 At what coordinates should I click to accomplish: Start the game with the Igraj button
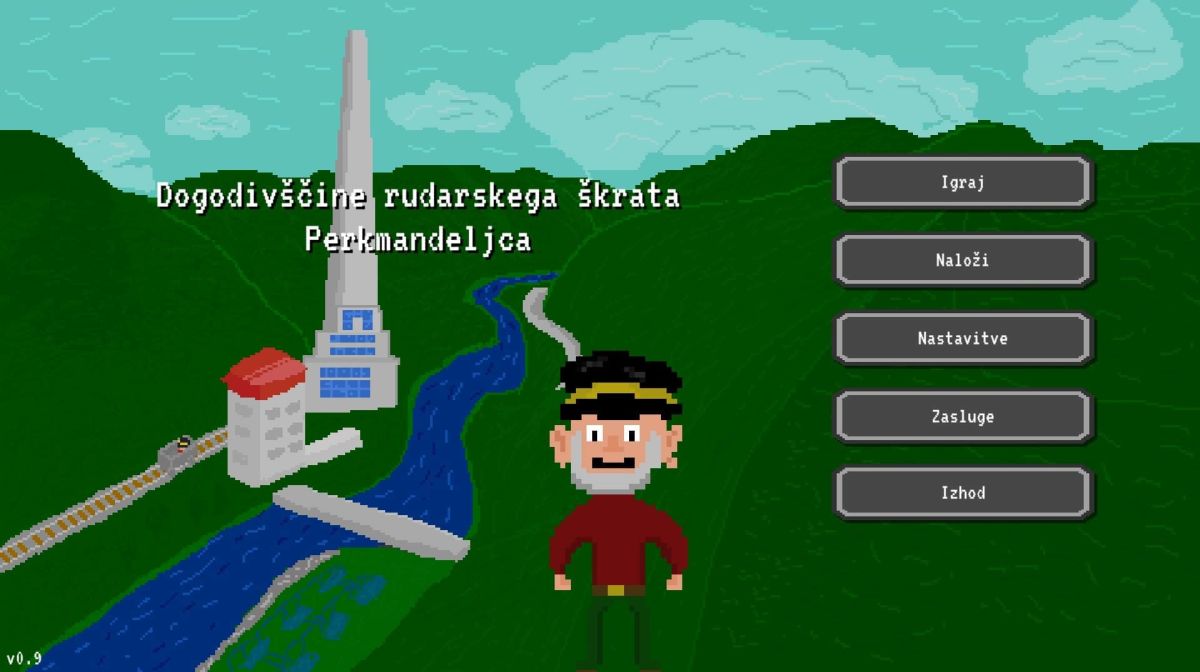[963, 182]
